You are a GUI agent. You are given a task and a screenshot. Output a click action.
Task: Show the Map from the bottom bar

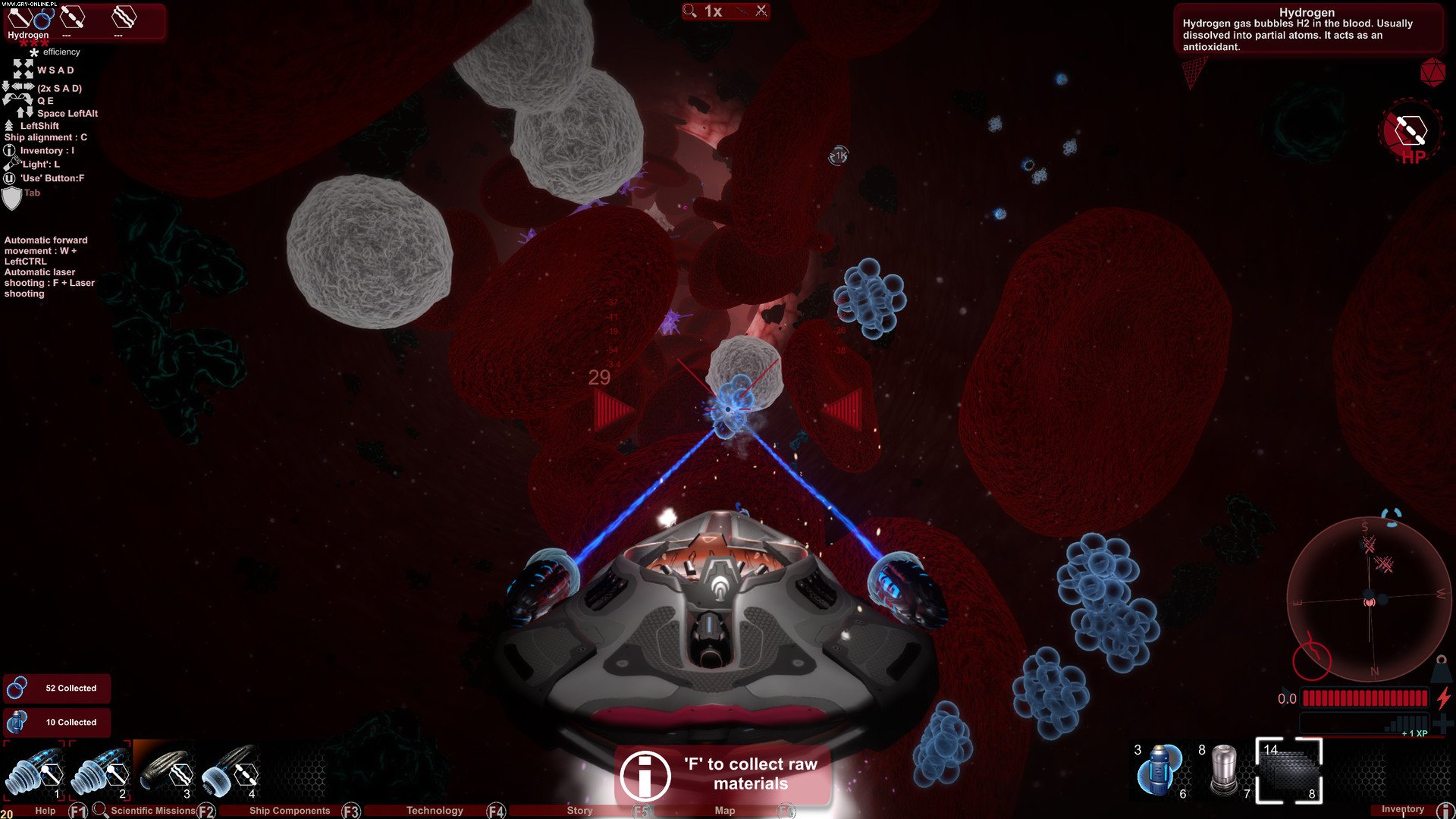point(725,811)
